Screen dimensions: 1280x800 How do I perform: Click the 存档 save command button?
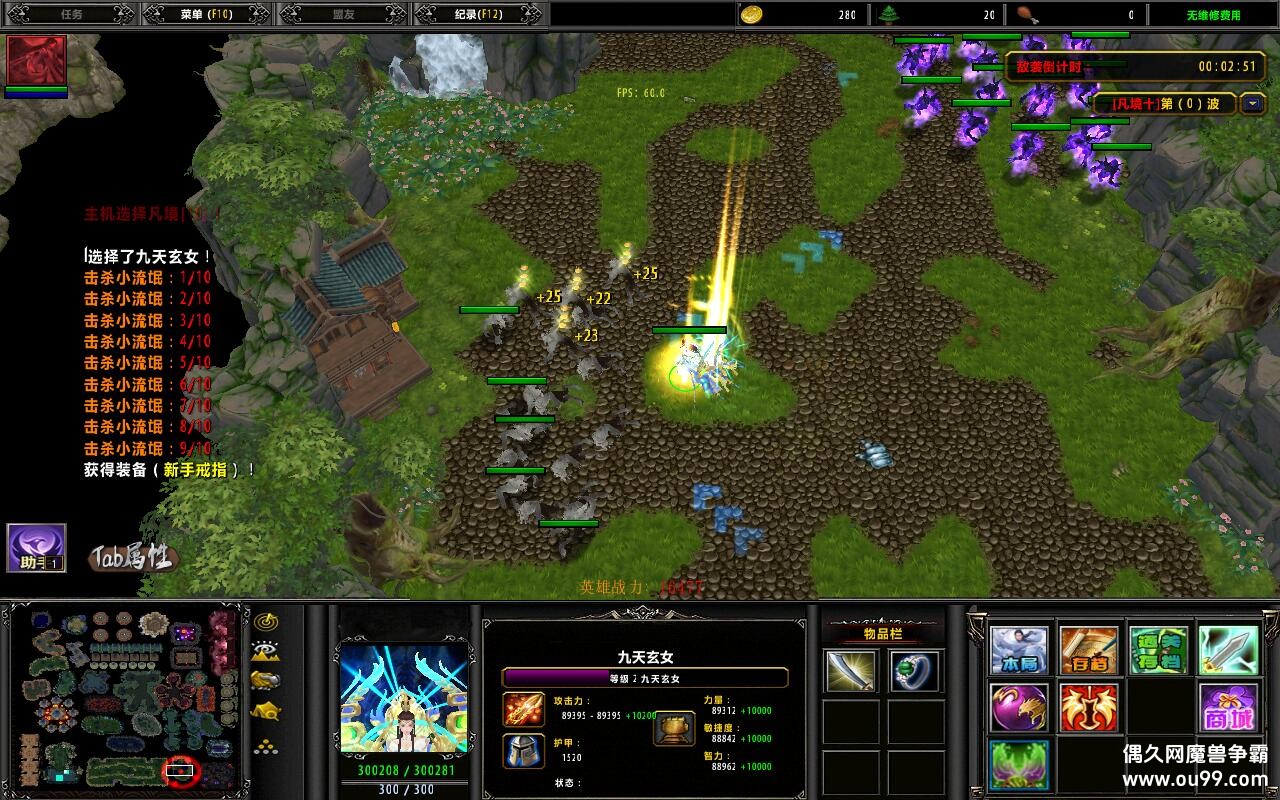[1088, 651]
